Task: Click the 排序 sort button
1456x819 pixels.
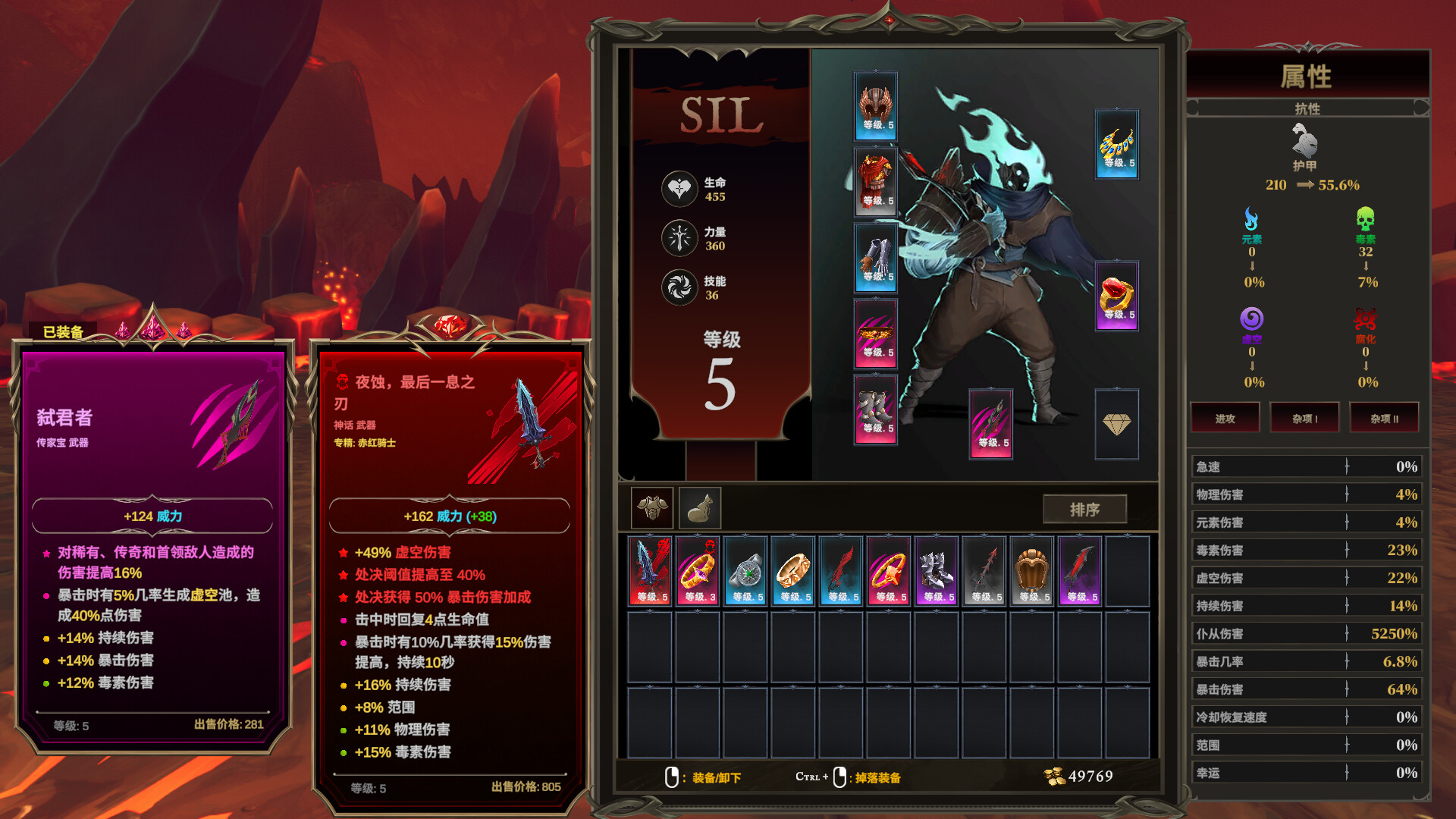Action: pyautogui.click(x=1084, y=510)
